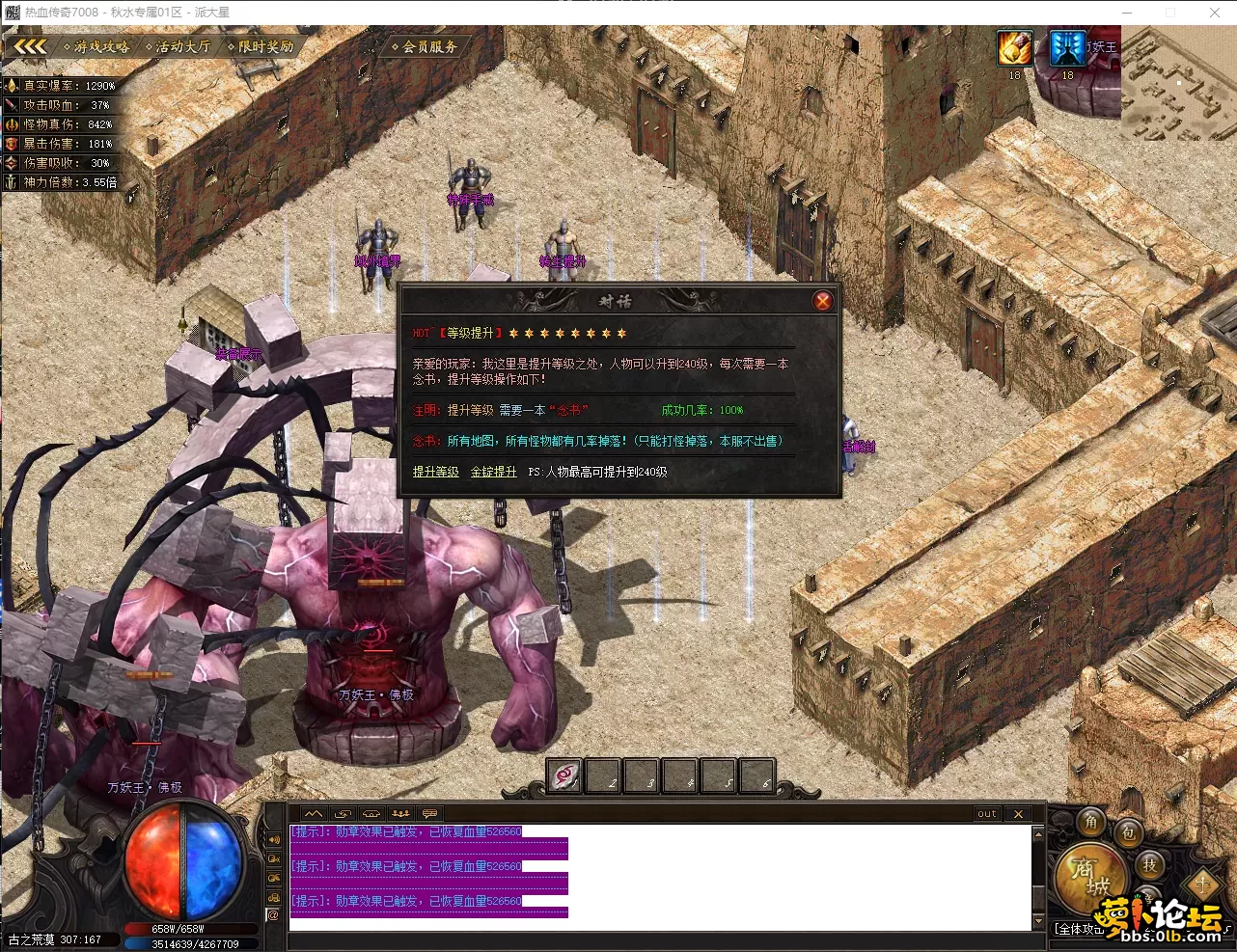The height and width of the screenshot is (952, 1237).
Task: Choose the 金锭提升 dialogue option
Action: [493, 472]
